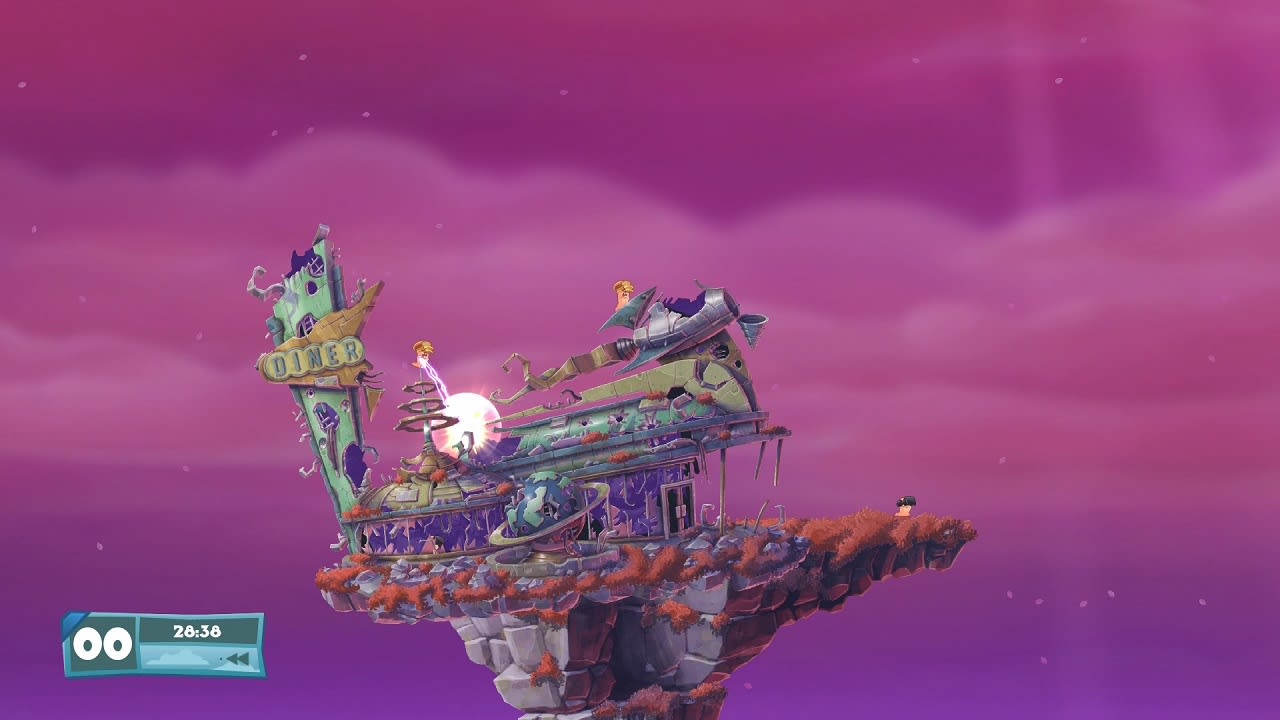Click the dark-haired worm on the right ledge
The width and height of the screenshot is (1280, 720).
[903, 506]
